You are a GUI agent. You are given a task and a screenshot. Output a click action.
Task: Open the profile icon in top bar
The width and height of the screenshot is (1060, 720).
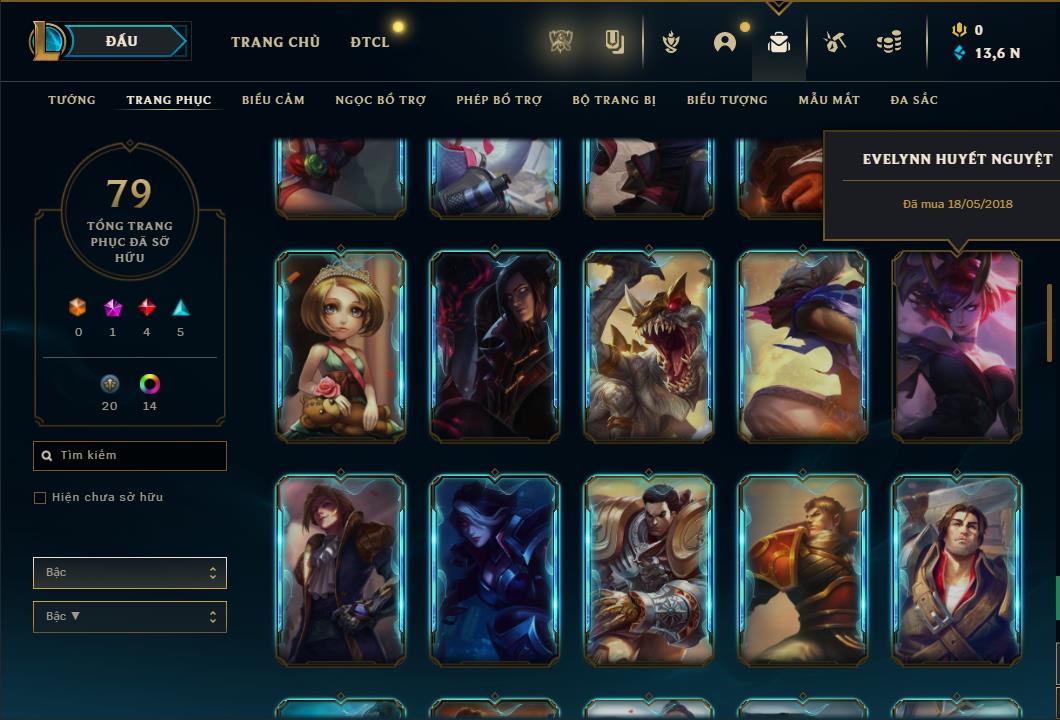[725, 42]
